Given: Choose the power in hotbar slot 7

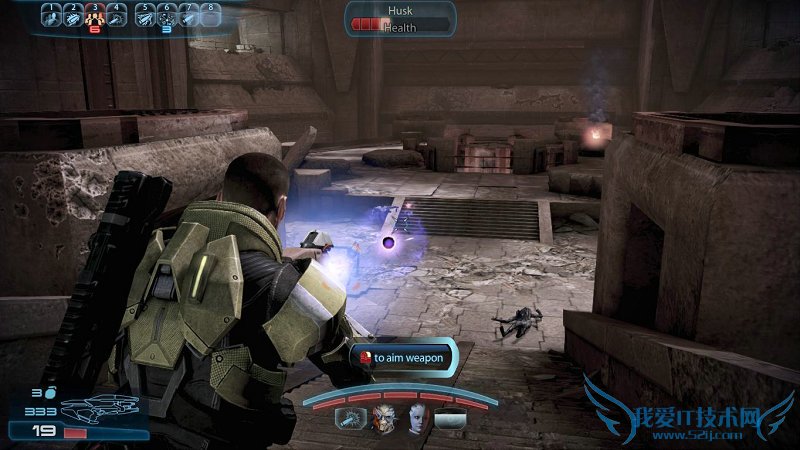Looking at the screenshot, I should point(189,15).
